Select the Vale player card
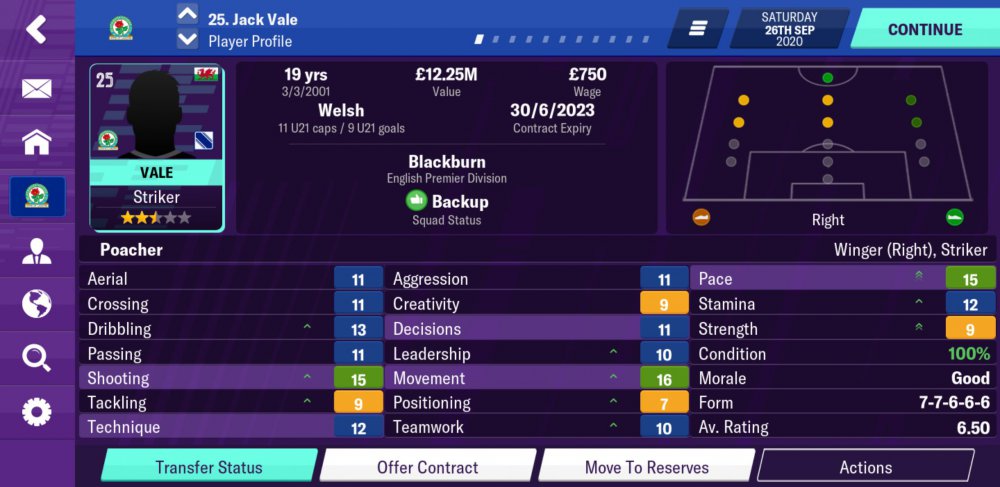The height and width of the screenshot is (487, 1000). point(156,148)
